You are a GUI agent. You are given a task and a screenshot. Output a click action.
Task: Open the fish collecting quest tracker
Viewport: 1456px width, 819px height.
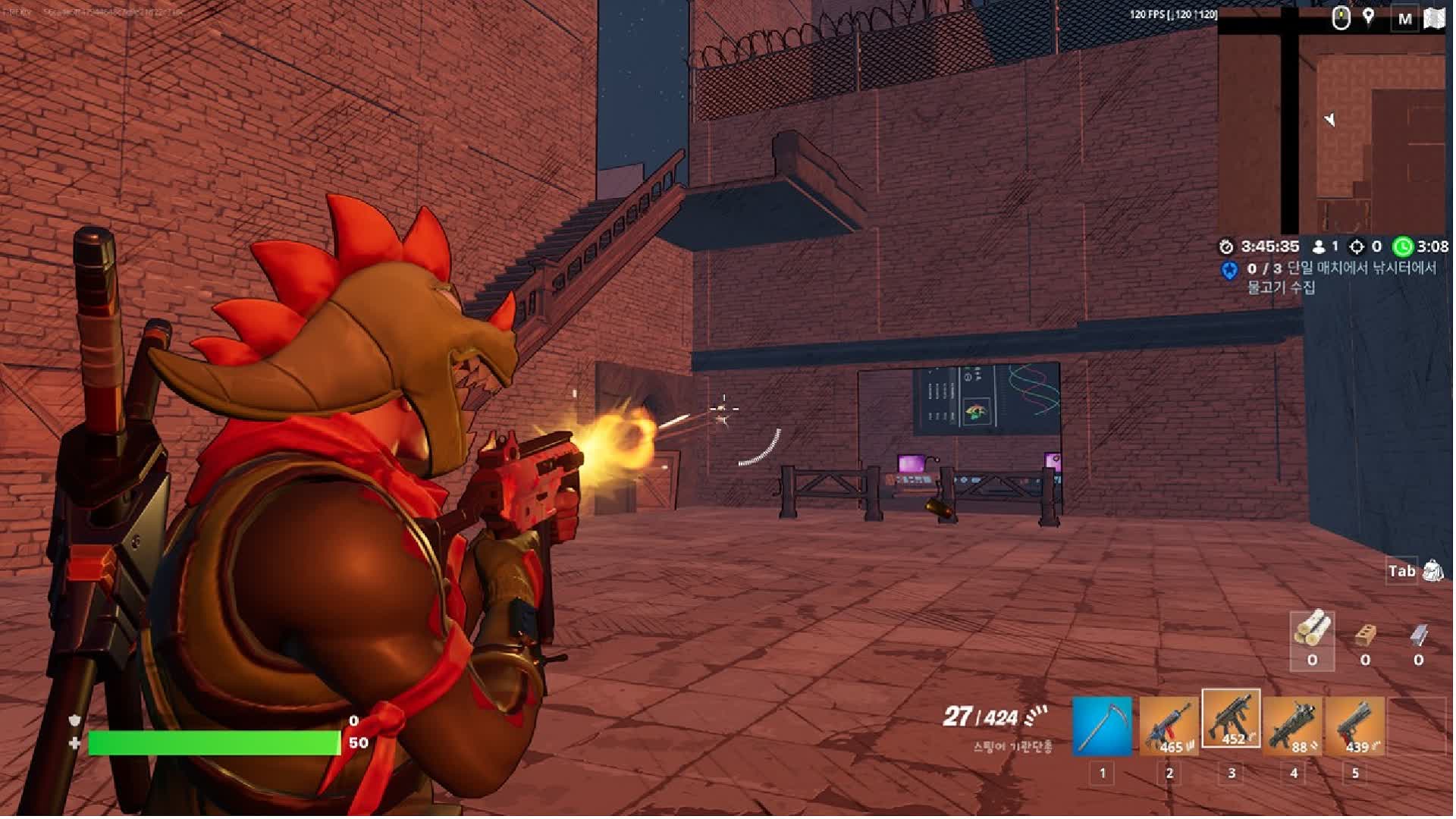[x=1338, y=278]
